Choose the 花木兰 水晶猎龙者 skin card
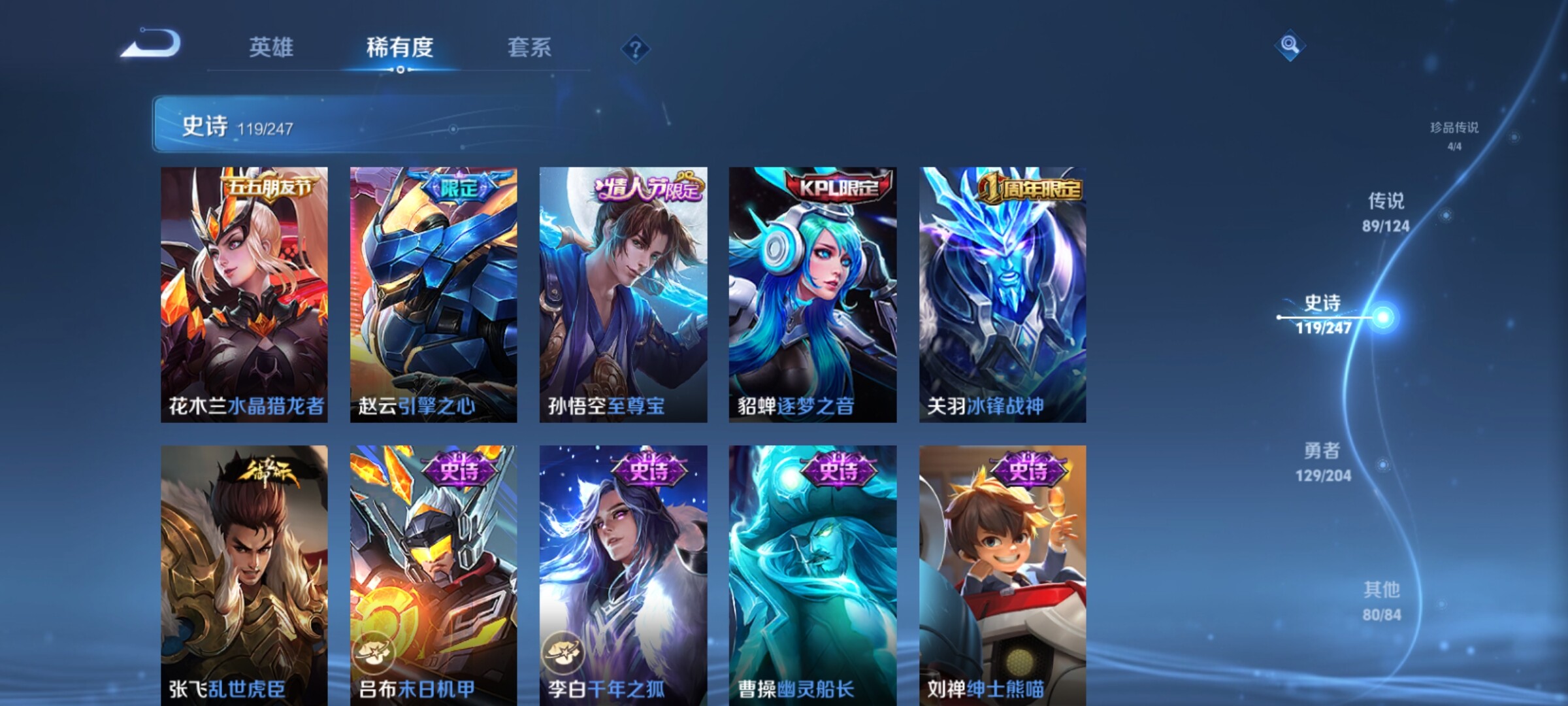Screen dimensions: 1568x706 (x=244, y=294)
